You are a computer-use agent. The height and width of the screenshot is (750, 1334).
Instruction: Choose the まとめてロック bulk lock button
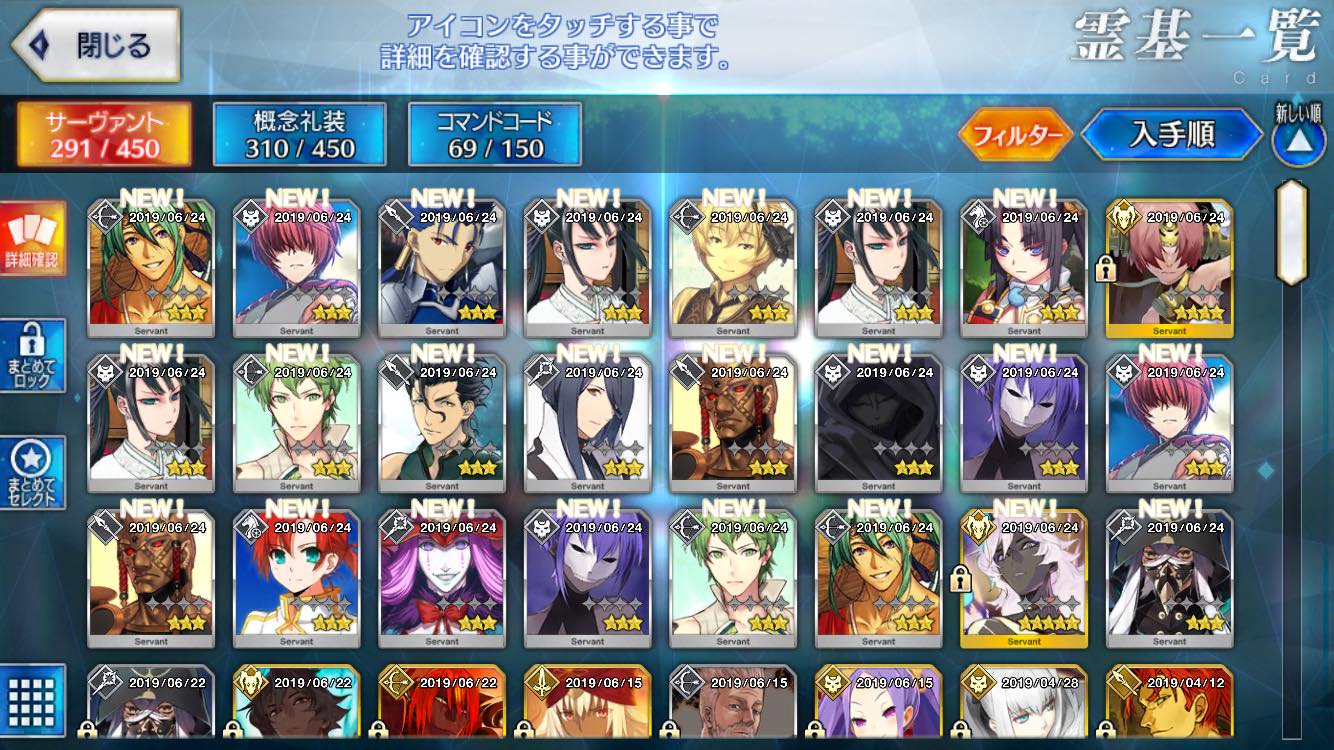32,355
